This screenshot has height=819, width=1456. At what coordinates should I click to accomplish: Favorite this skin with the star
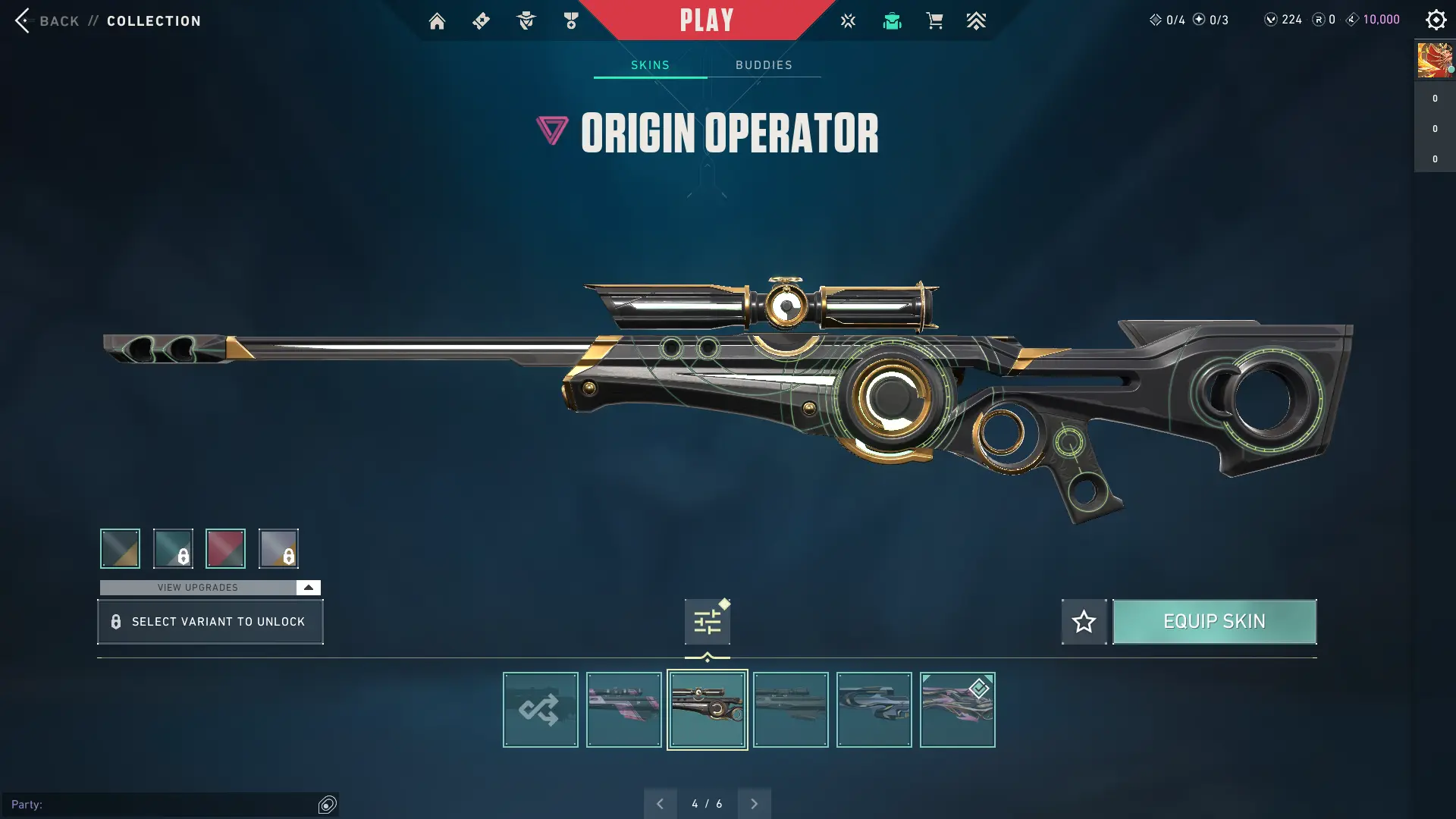click(x=1084, y=622)
